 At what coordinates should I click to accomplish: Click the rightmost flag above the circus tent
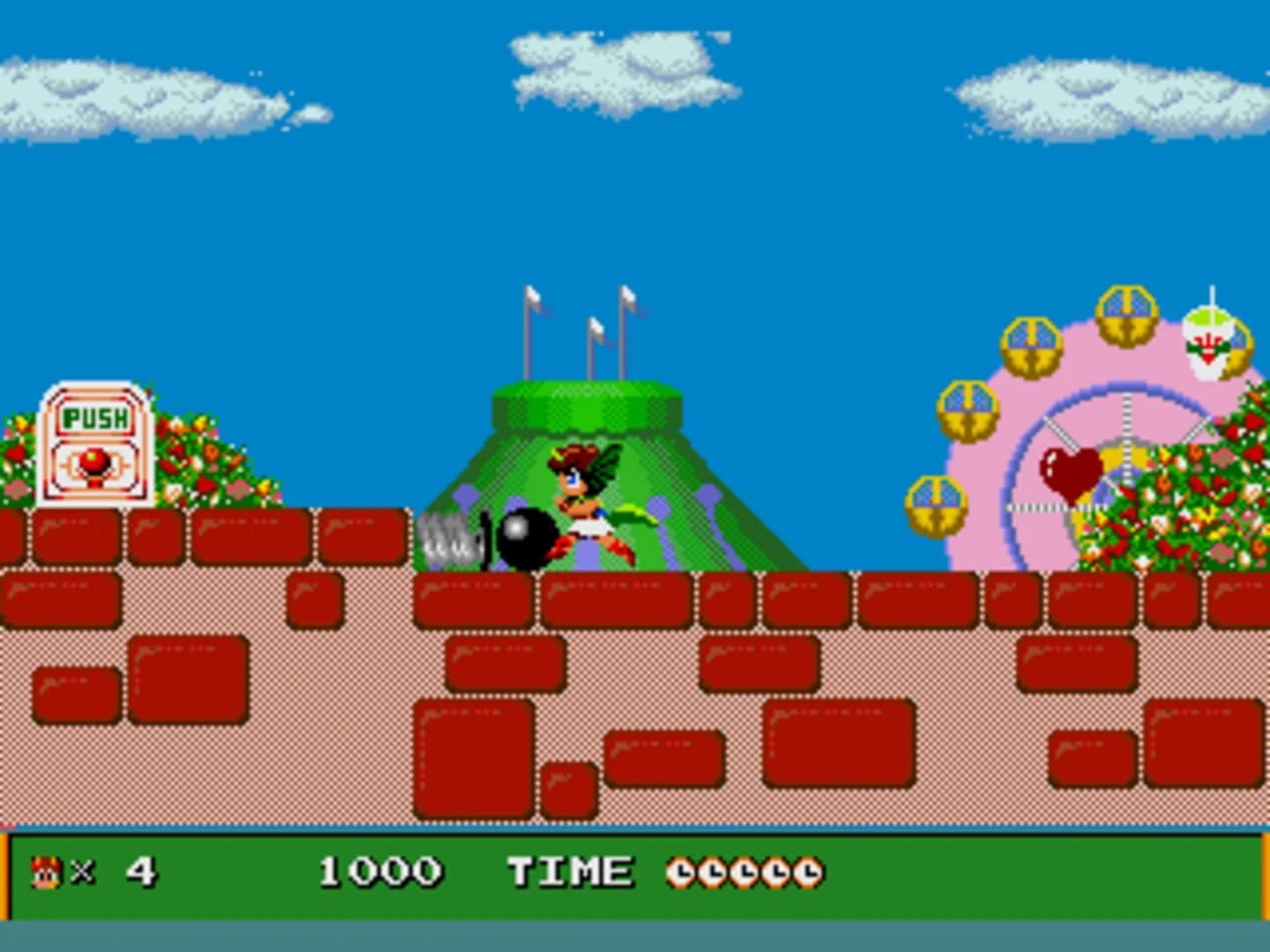[630, 295]
